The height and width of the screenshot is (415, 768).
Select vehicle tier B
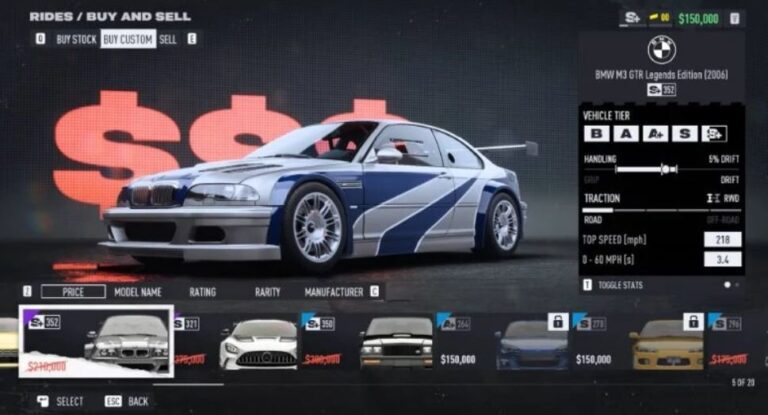pos(597,133)
